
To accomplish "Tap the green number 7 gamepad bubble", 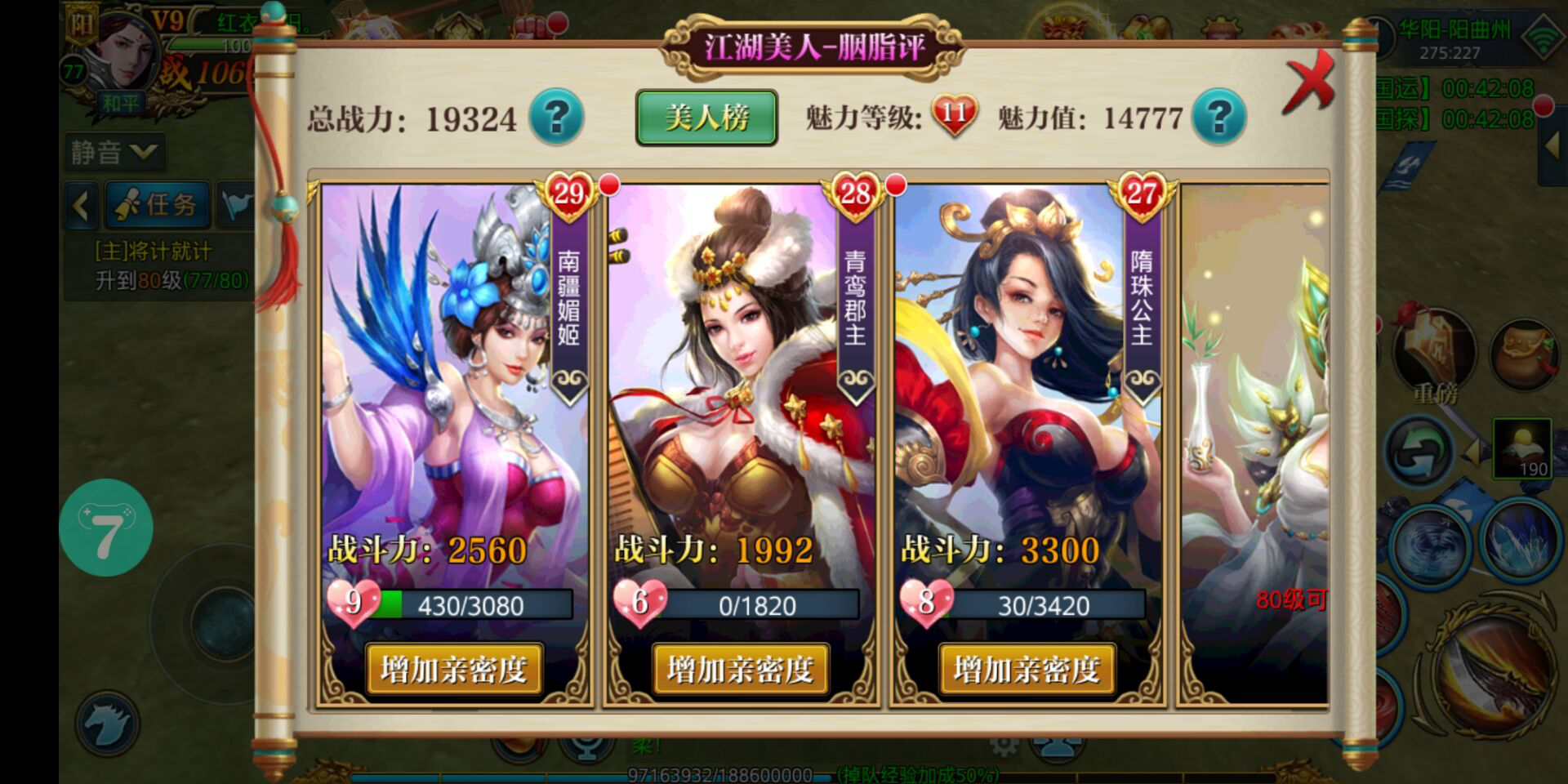I will pyautogui.click(x=106, y=528).
